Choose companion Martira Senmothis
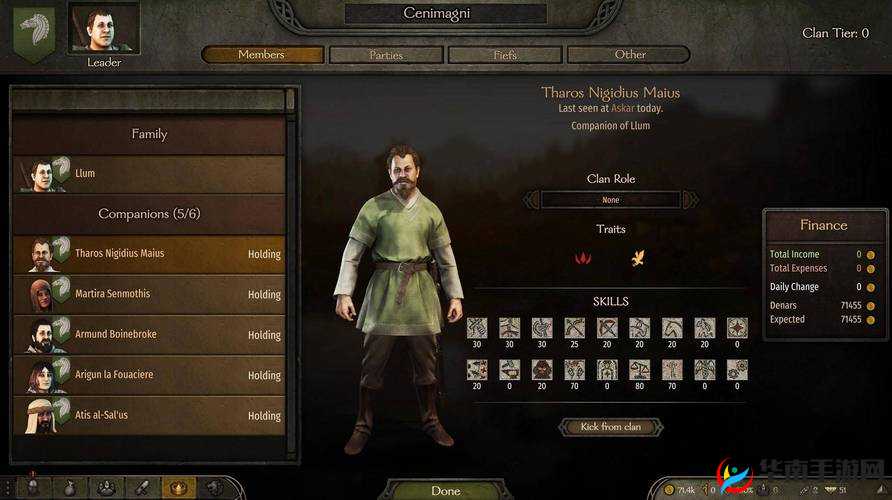 [x=150, y=294]
